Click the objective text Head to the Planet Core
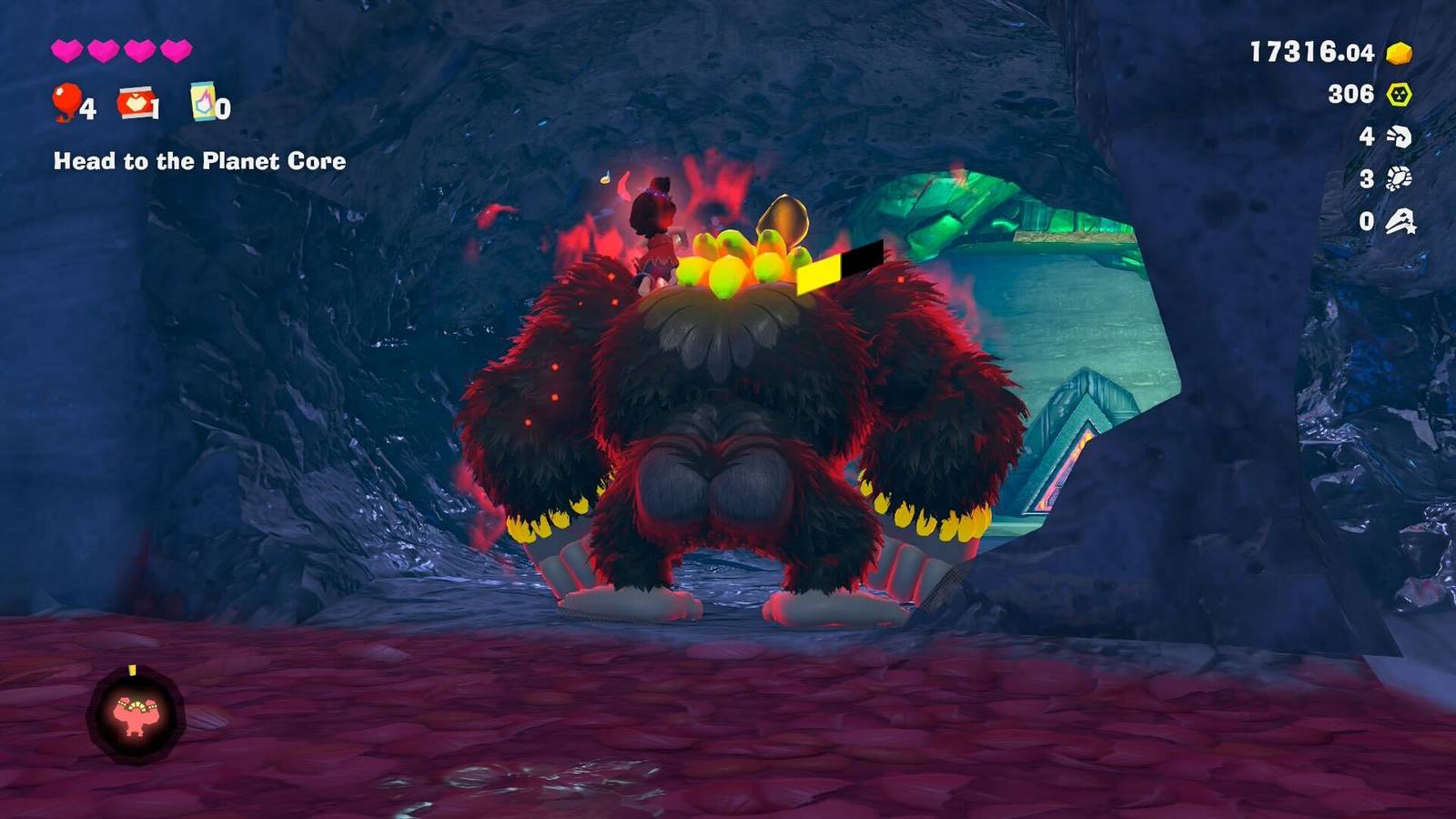Screen dimensions: 1456x819 198,164
